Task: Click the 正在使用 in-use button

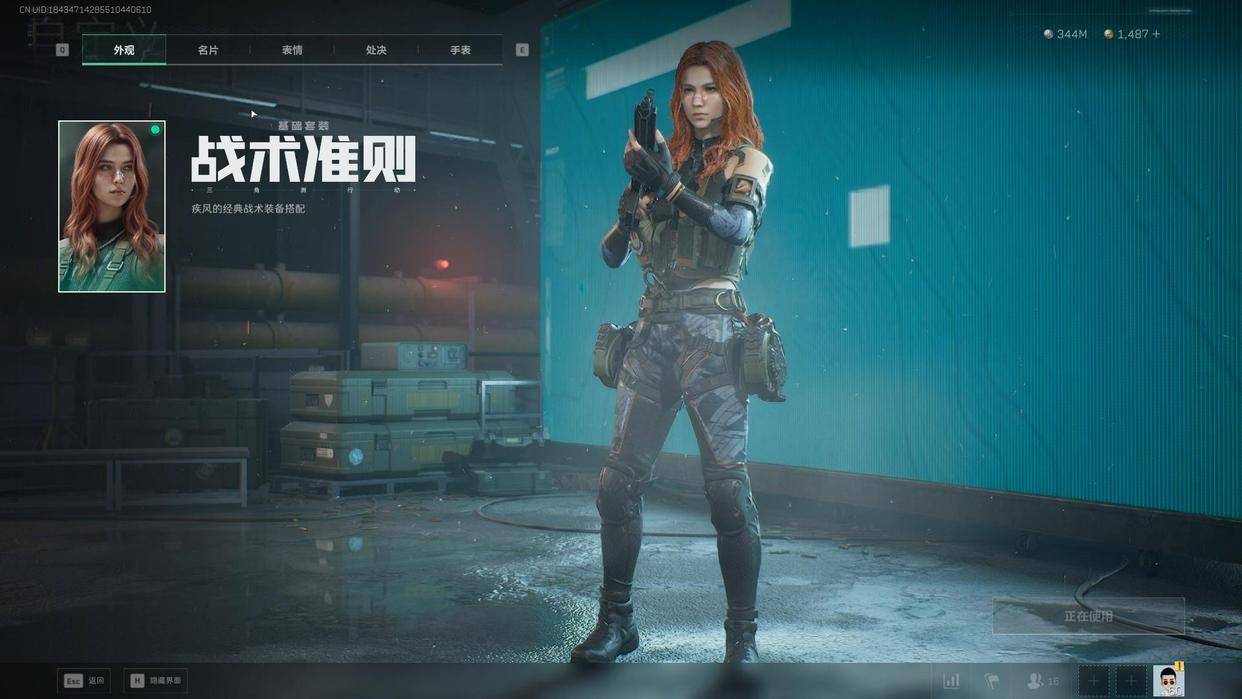Action: [1088, 616]
